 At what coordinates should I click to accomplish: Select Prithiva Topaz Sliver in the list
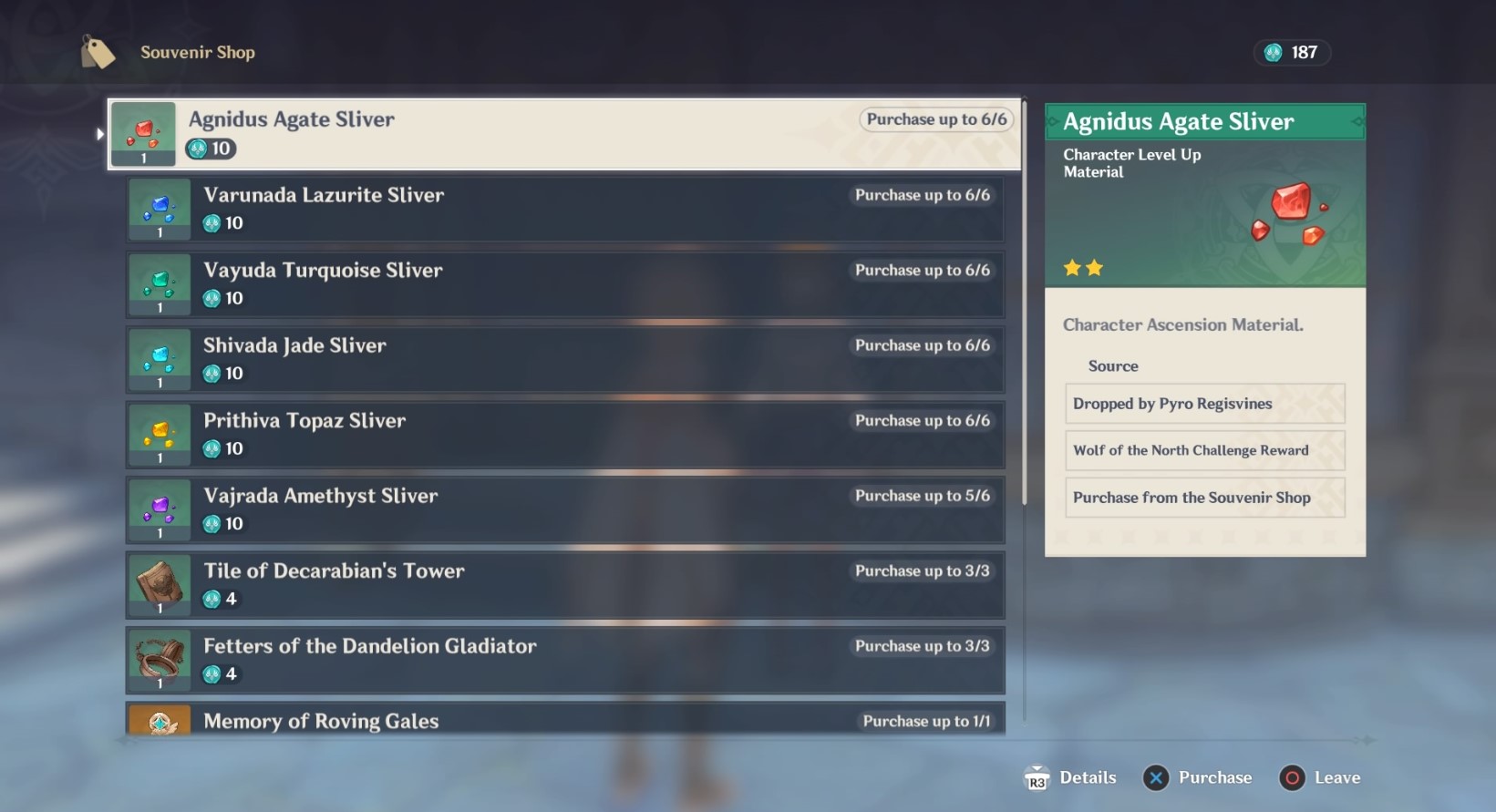(565, 435)
